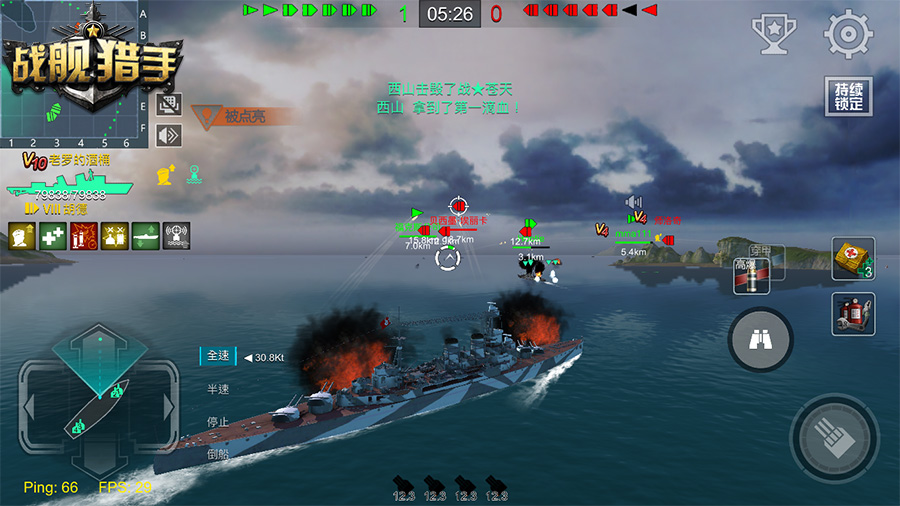Open the gear settings menu
900x506 pixels.
(847, 34)
